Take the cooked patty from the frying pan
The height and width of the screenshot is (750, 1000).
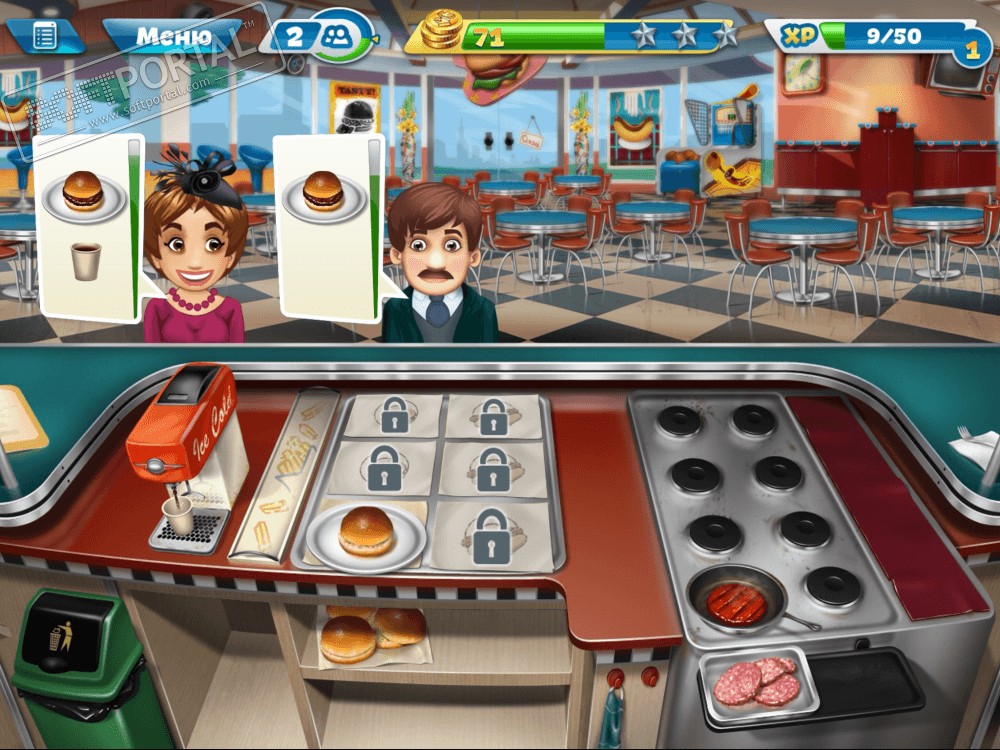point(737,602)
